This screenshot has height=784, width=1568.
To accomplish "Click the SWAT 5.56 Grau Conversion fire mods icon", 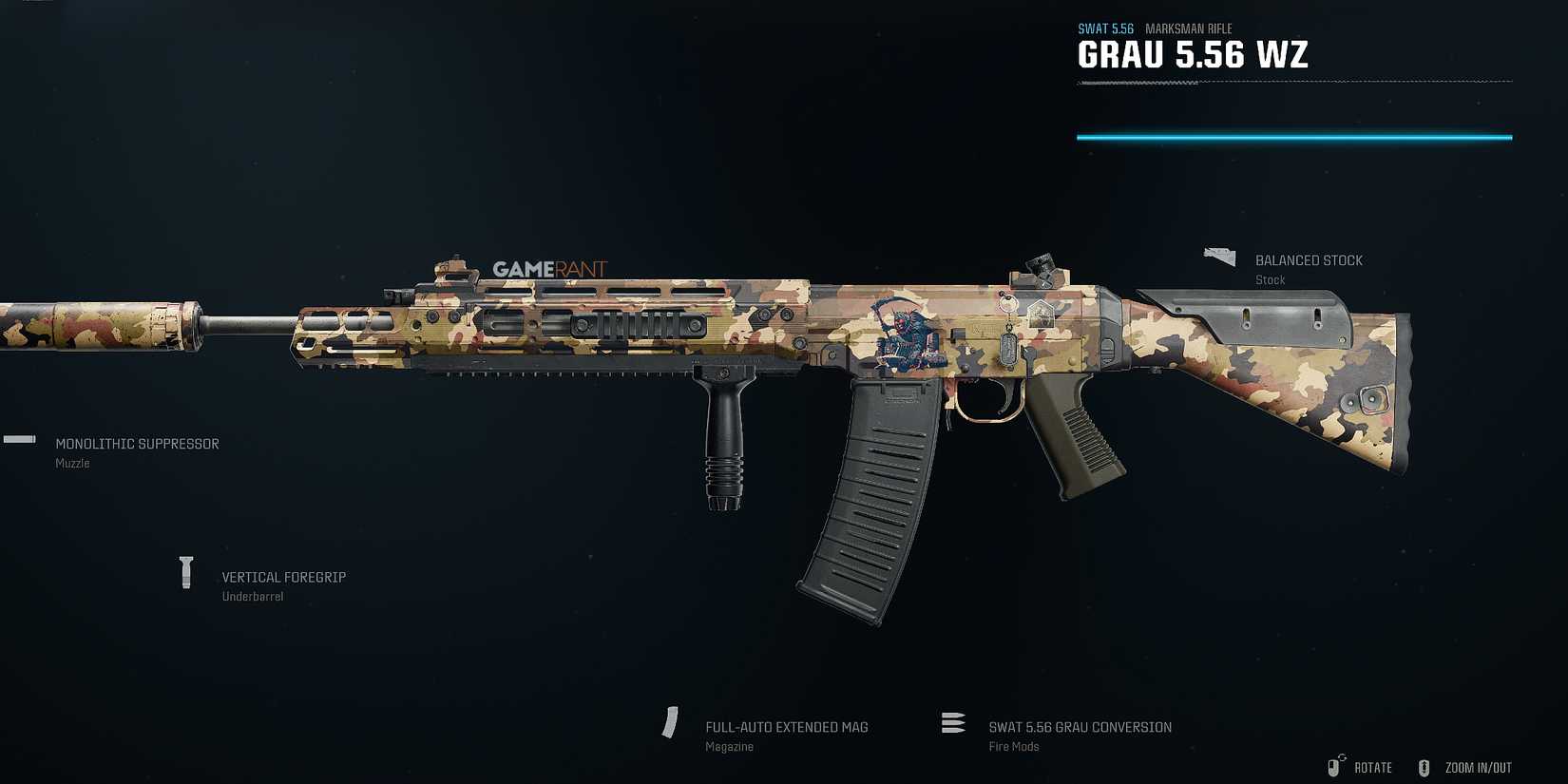I will point(953,723).
